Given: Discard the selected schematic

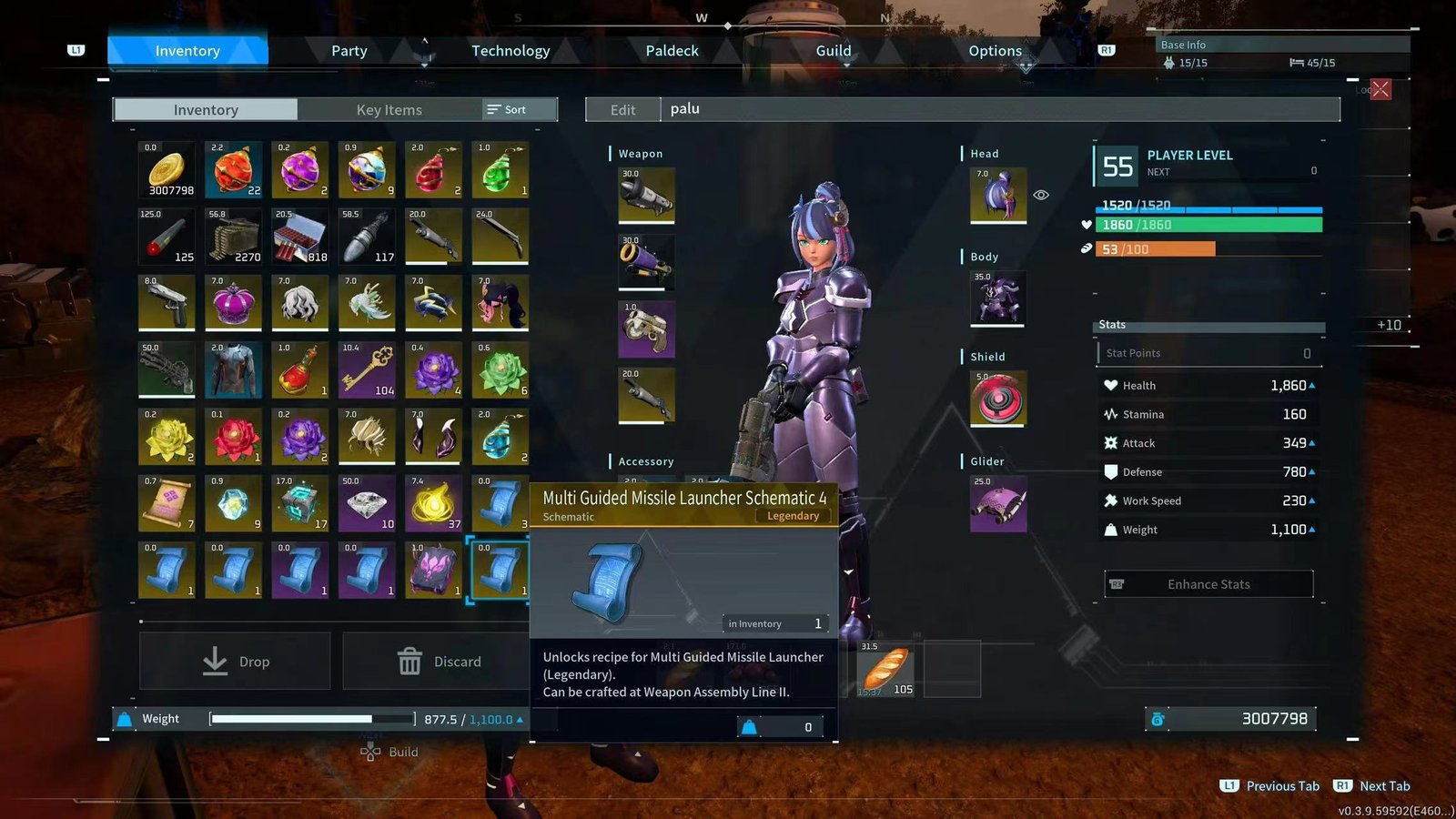Looking at the screenshot, I should [x=438, y=662].
